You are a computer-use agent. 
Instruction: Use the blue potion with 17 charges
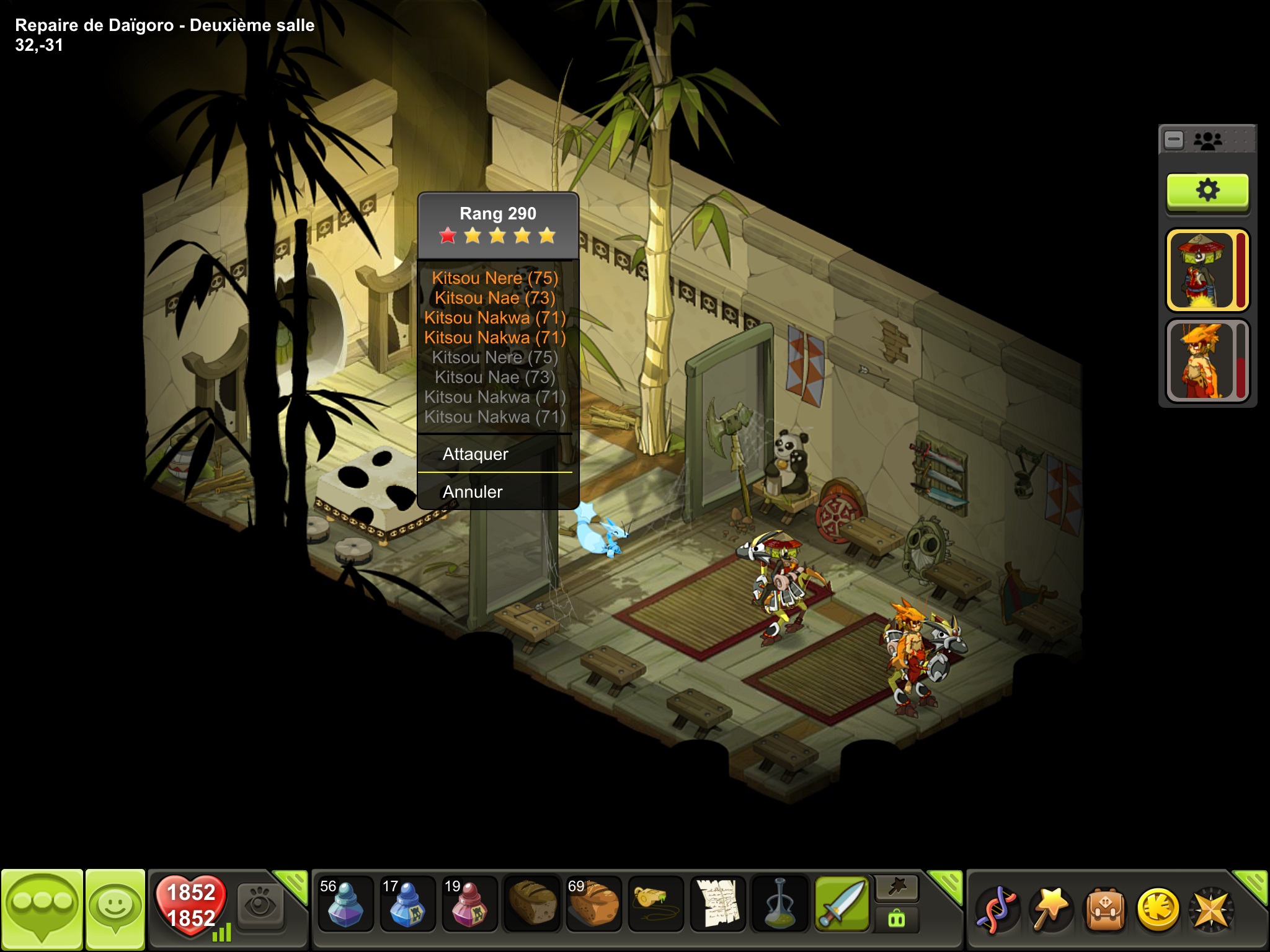tap(407, 903)
